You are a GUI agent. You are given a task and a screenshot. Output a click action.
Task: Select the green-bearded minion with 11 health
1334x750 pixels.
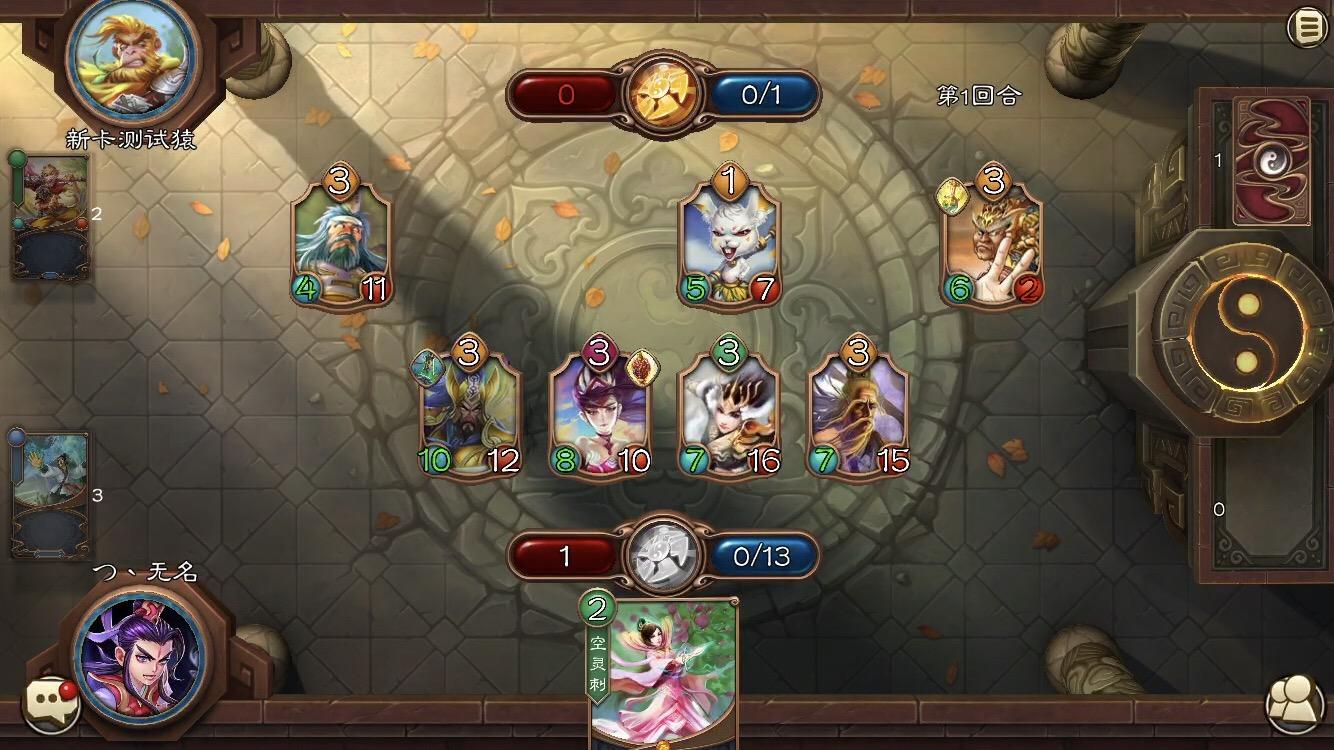pos(345,239)
